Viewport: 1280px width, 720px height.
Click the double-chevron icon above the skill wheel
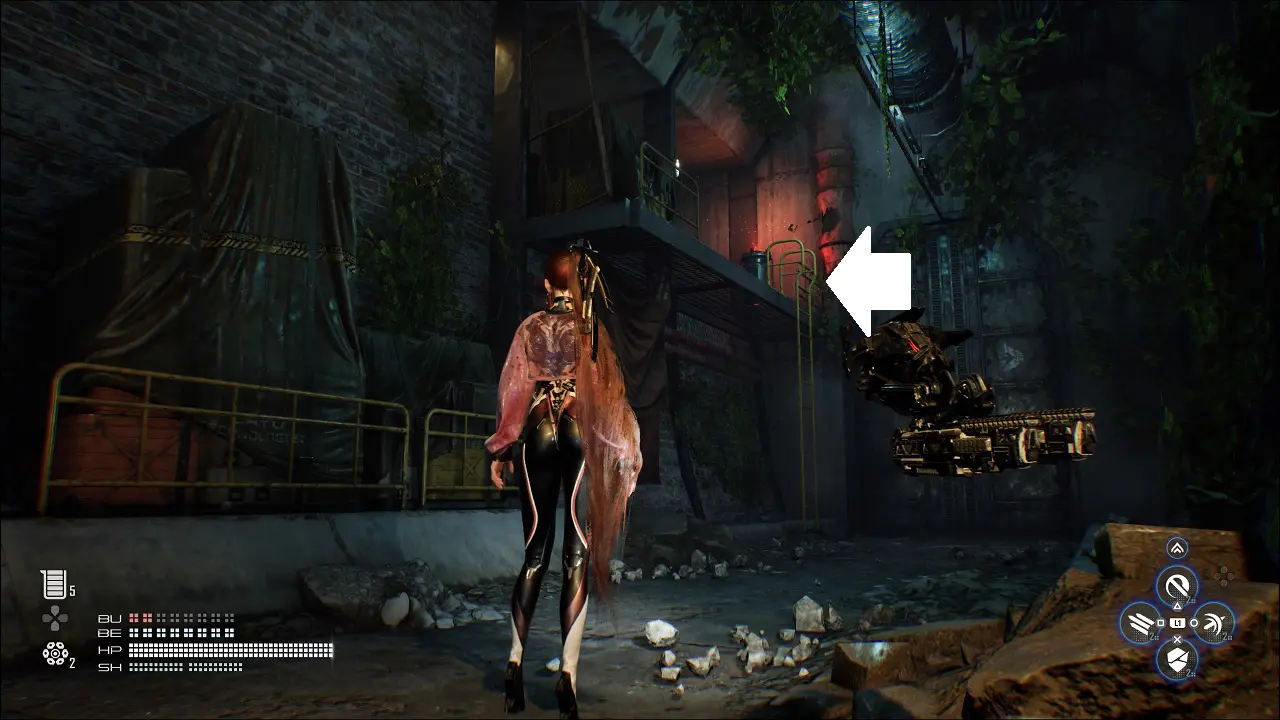tap(1177, 548)
